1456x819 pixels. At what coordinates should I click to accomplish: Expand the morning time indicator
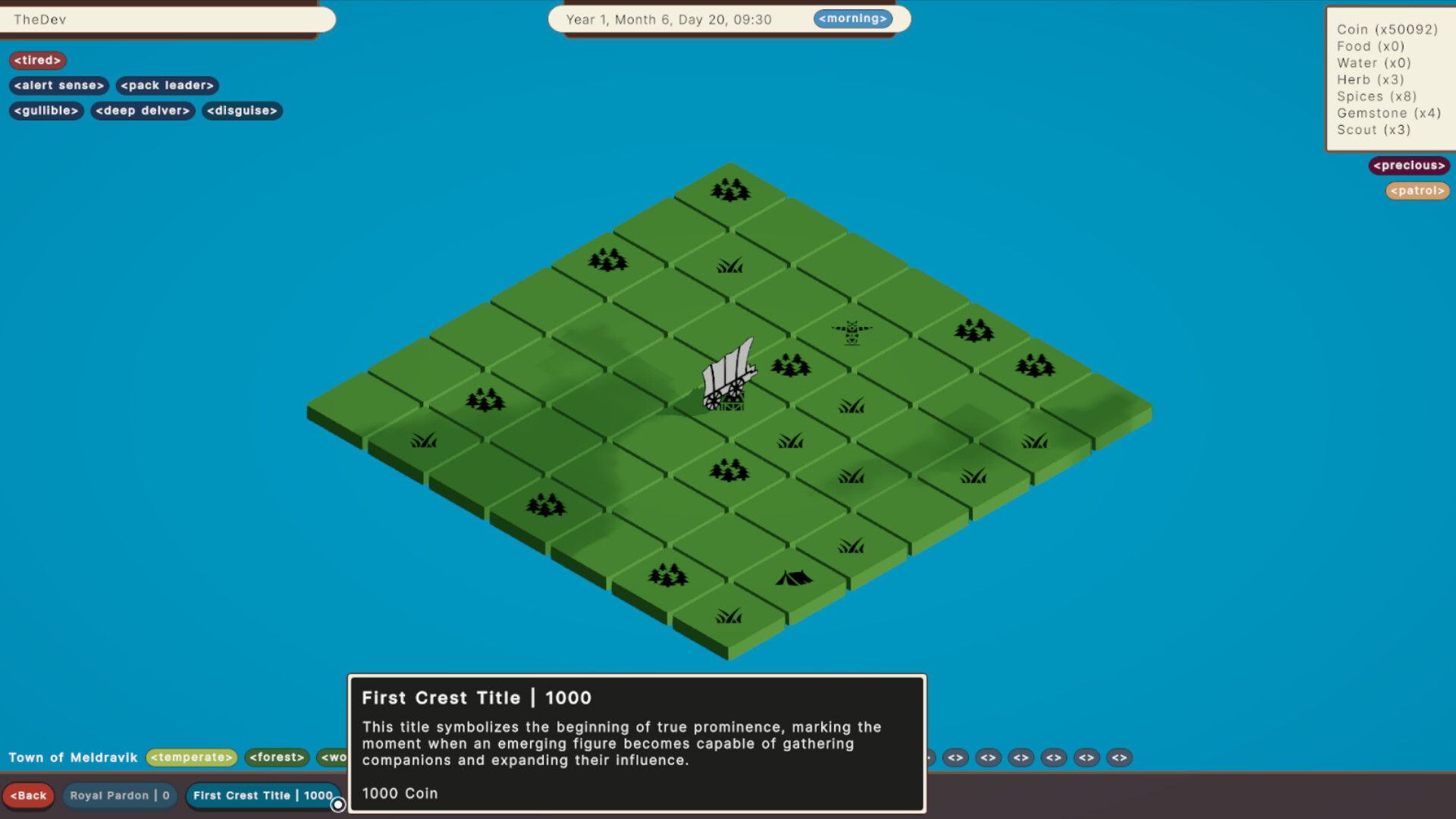click(x=852, y=18)
